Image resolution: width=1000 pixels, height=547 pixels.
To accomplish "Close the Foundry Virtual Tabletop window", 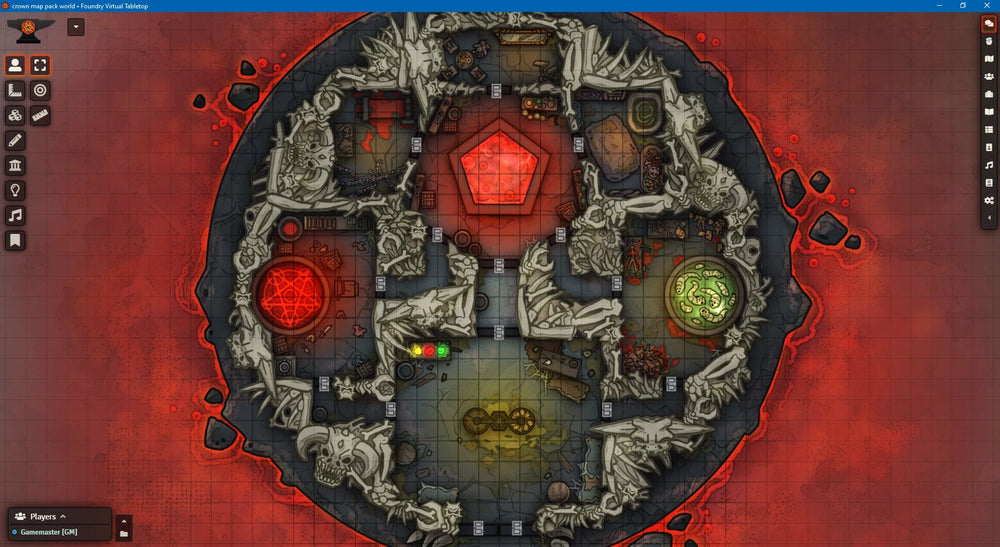I will pos(988,5).
